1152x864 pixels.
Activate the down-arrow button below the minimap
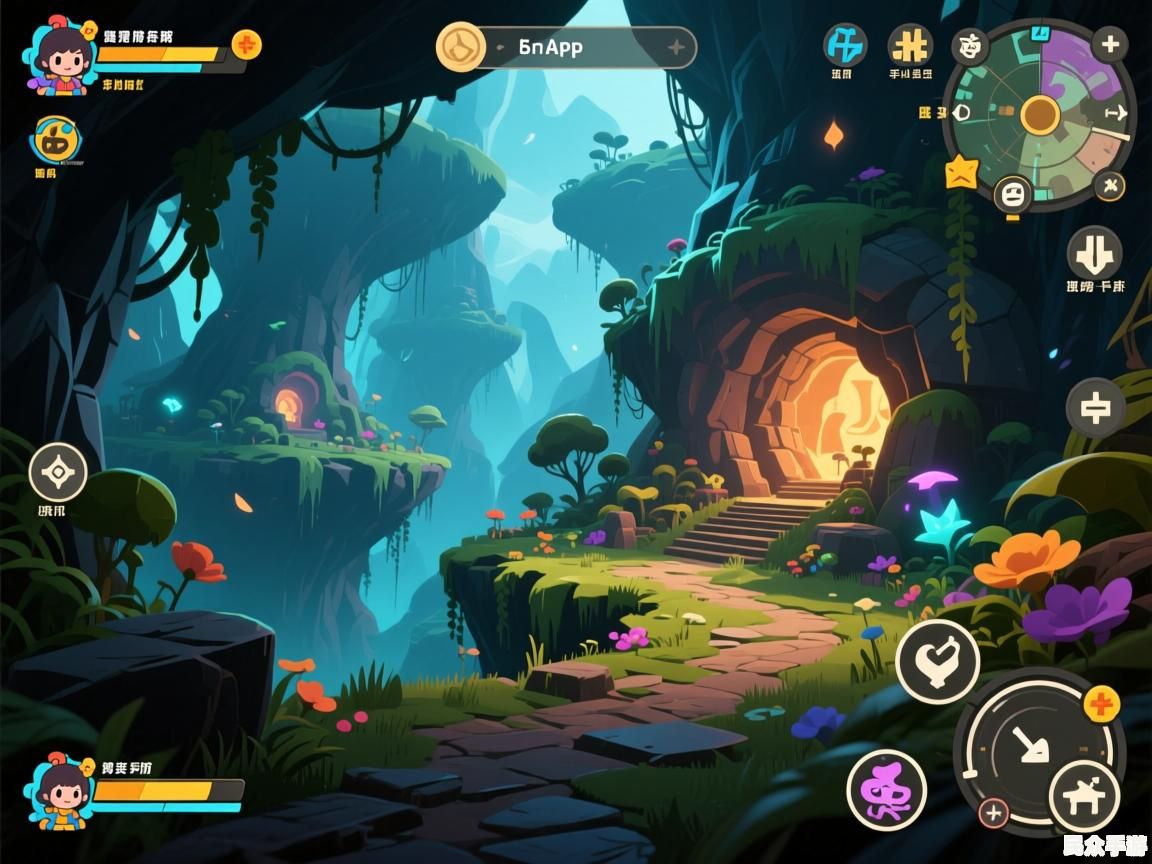(x=1094, y=253)
